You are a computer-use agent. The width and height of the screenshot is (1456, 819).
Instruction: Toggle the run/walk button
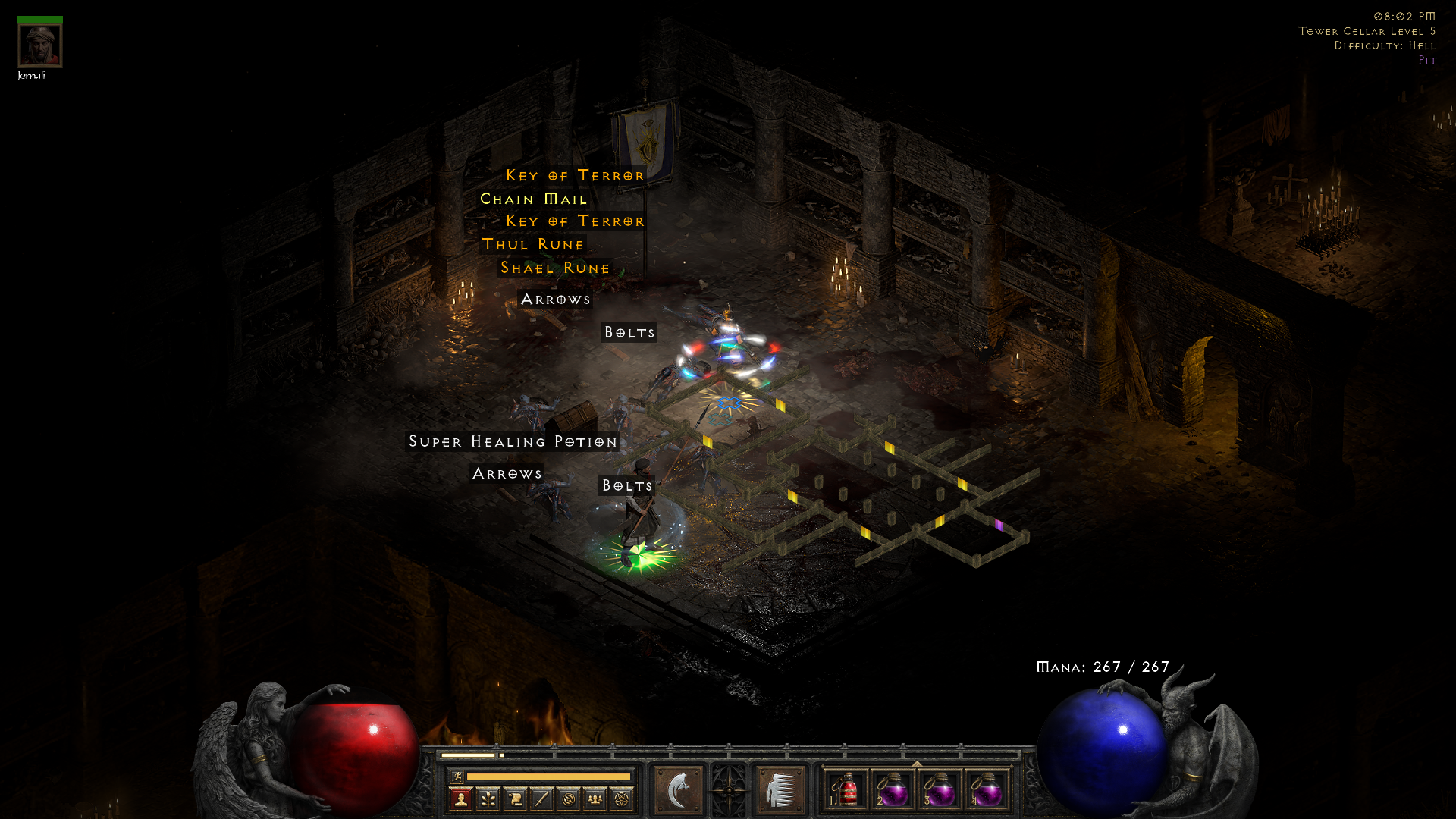coord(457,777)
